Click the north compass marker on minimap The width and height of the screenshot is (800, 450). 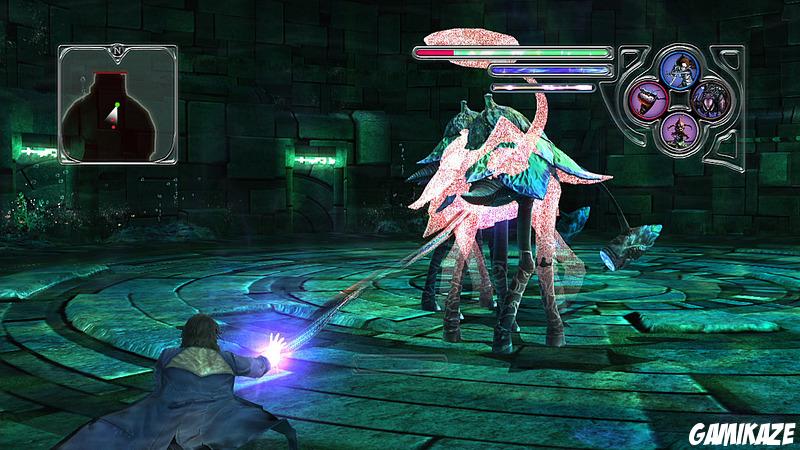coord(117,47)
